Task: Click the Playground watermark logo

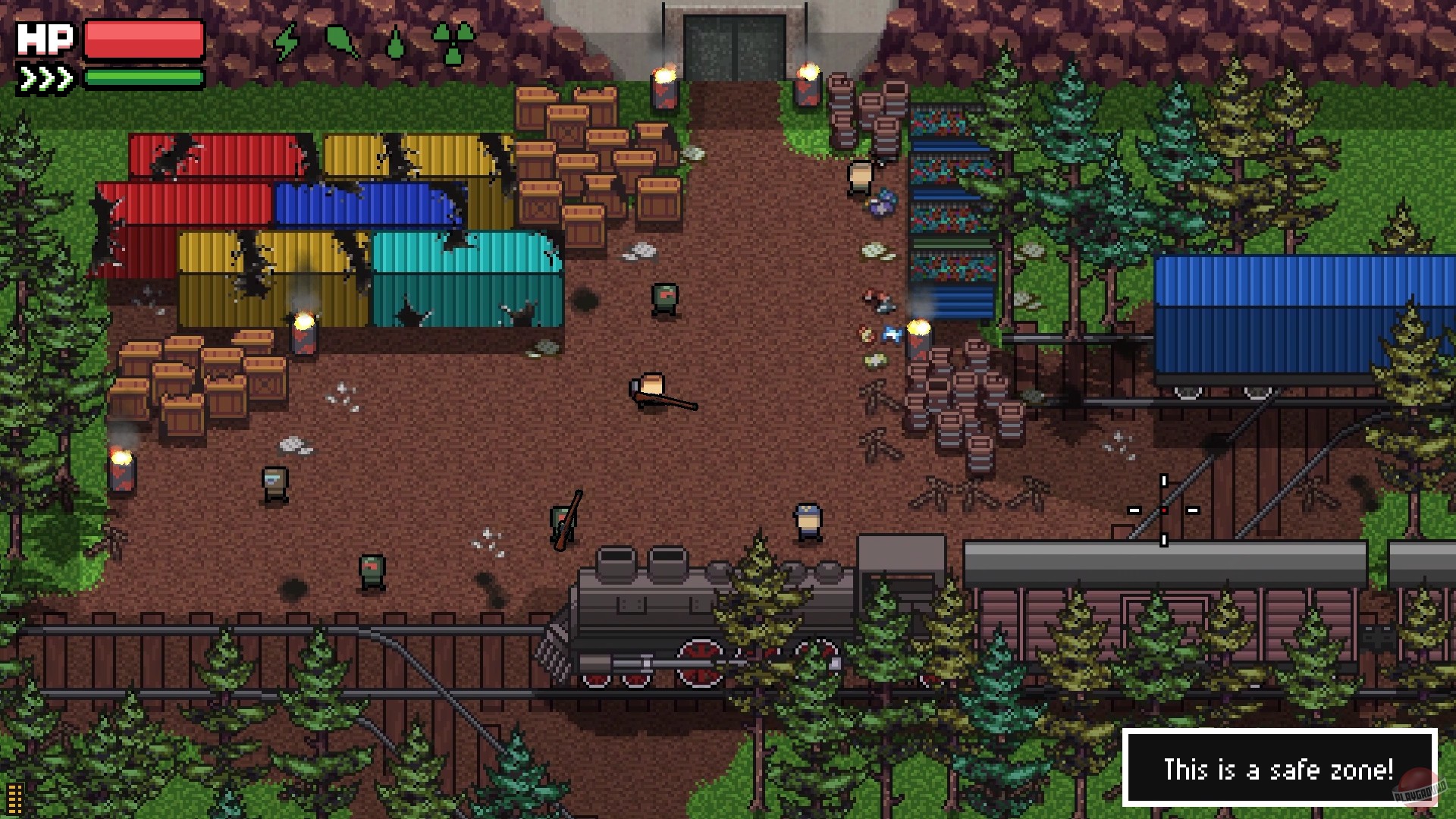Action: (x=1422, y=789)
